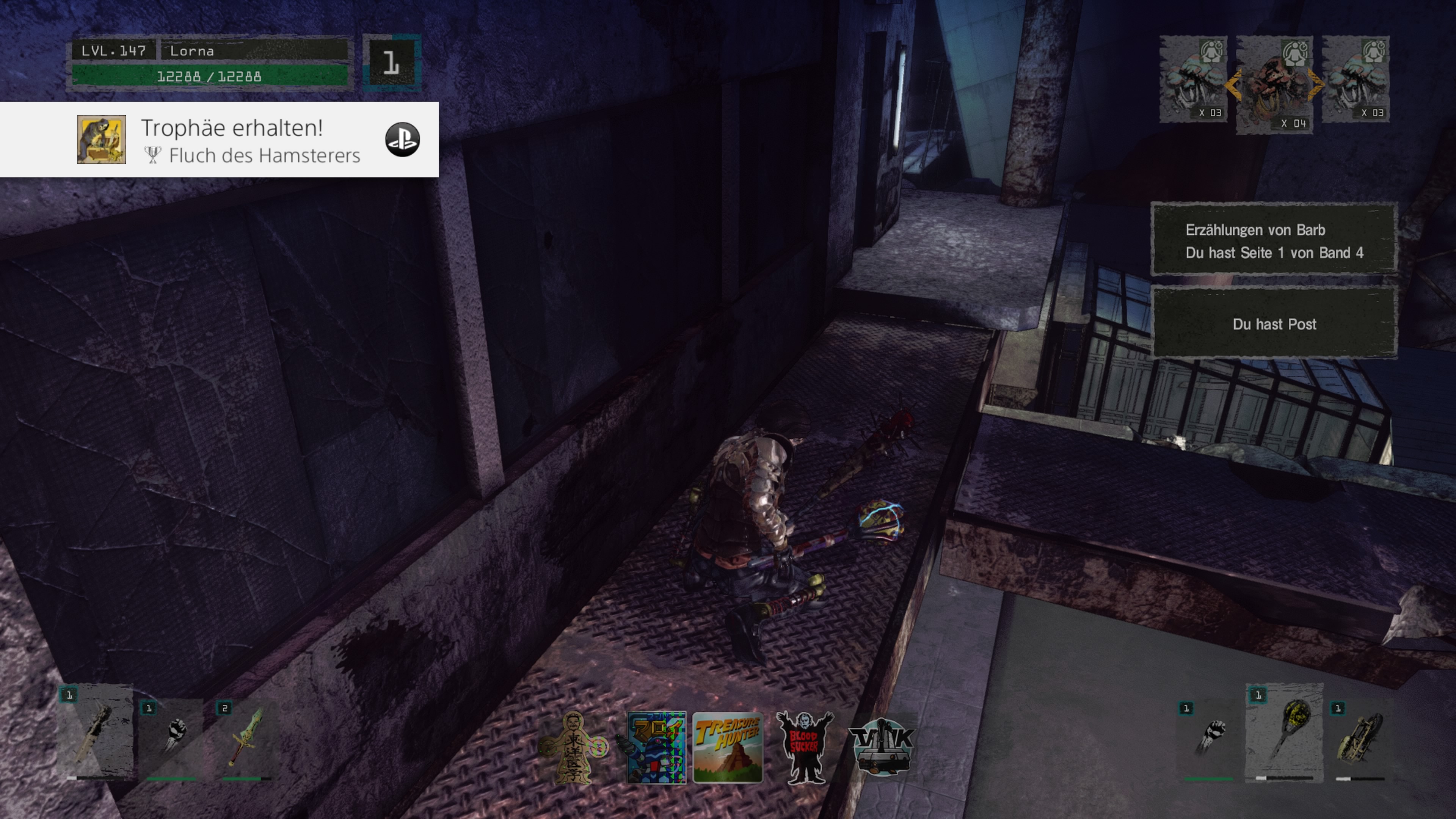
Task: Click the yellow right arrow beside the mushrooms
Action: [x=1316, y=85]
